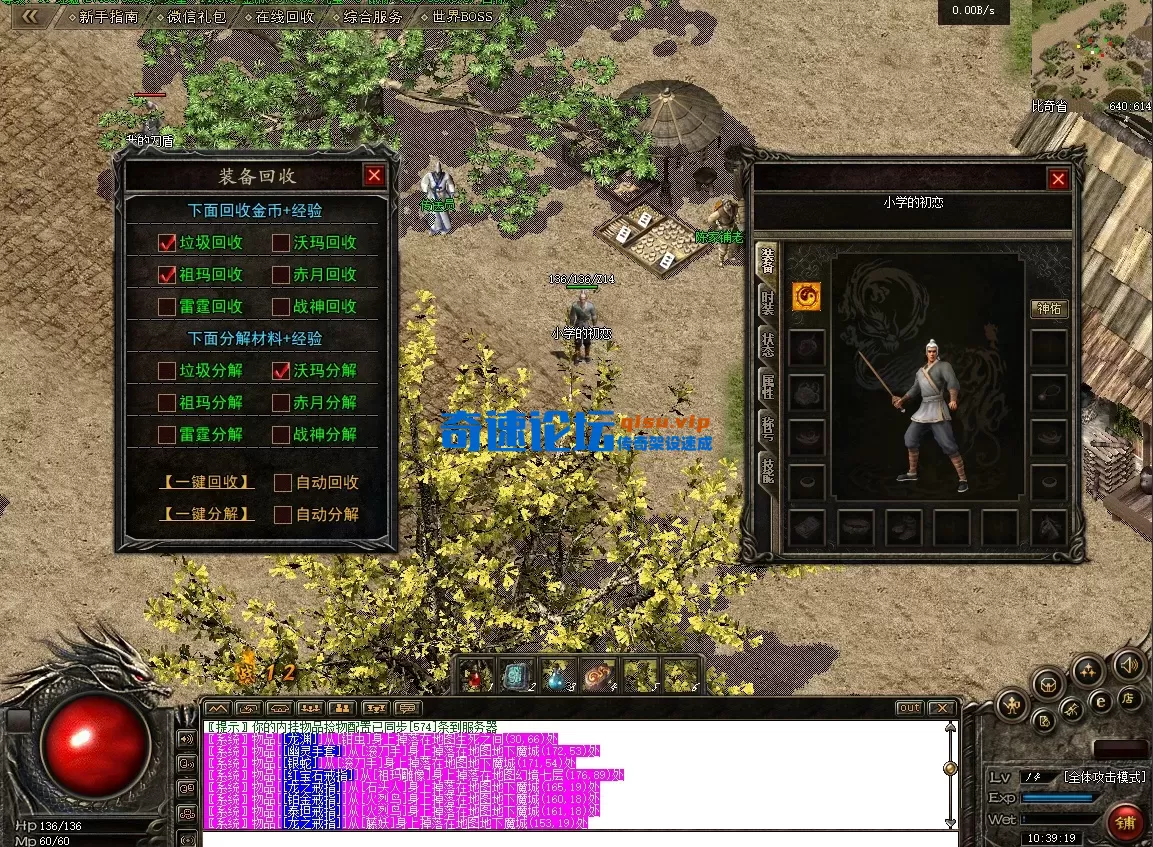Uncheck the 沃玛分解 checkbox

(x=281, y=371)
